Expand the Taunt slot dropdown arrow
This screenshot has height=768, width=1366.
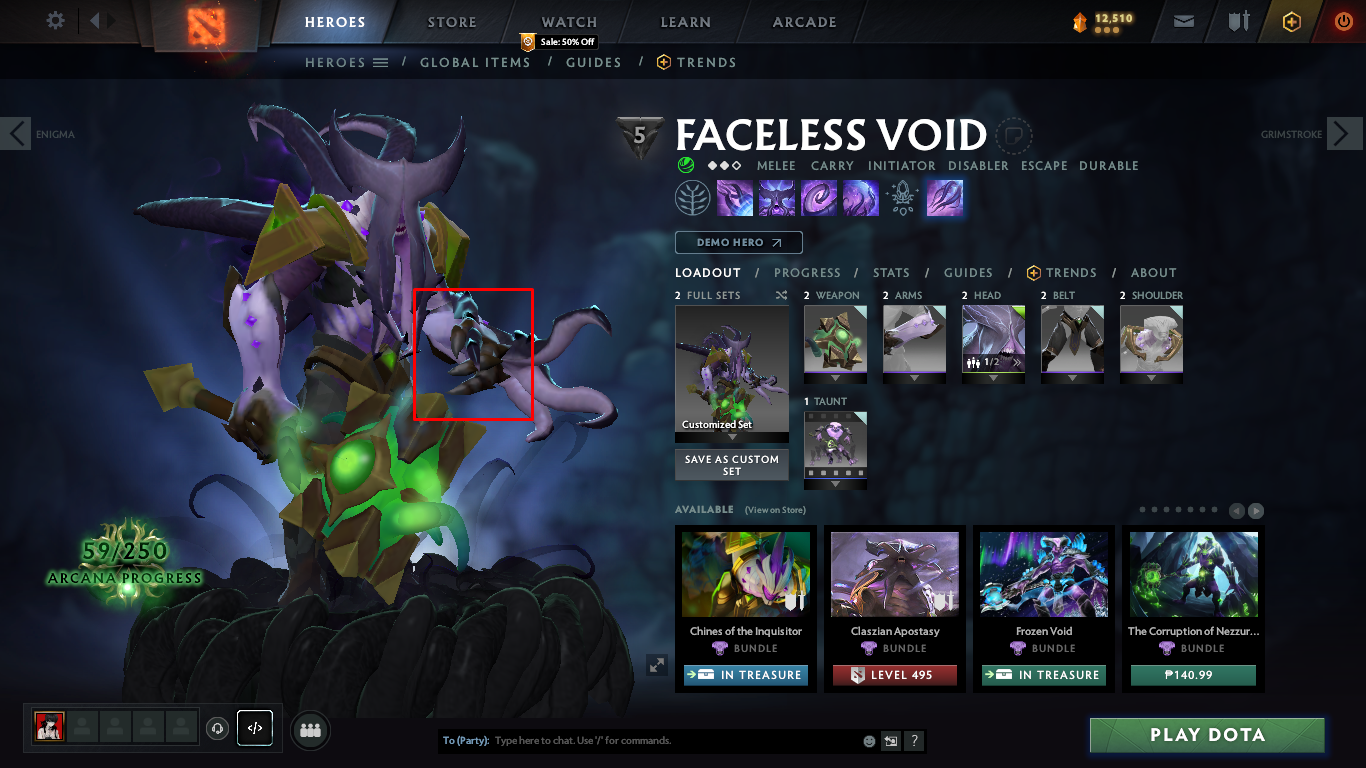click(835, 485)
